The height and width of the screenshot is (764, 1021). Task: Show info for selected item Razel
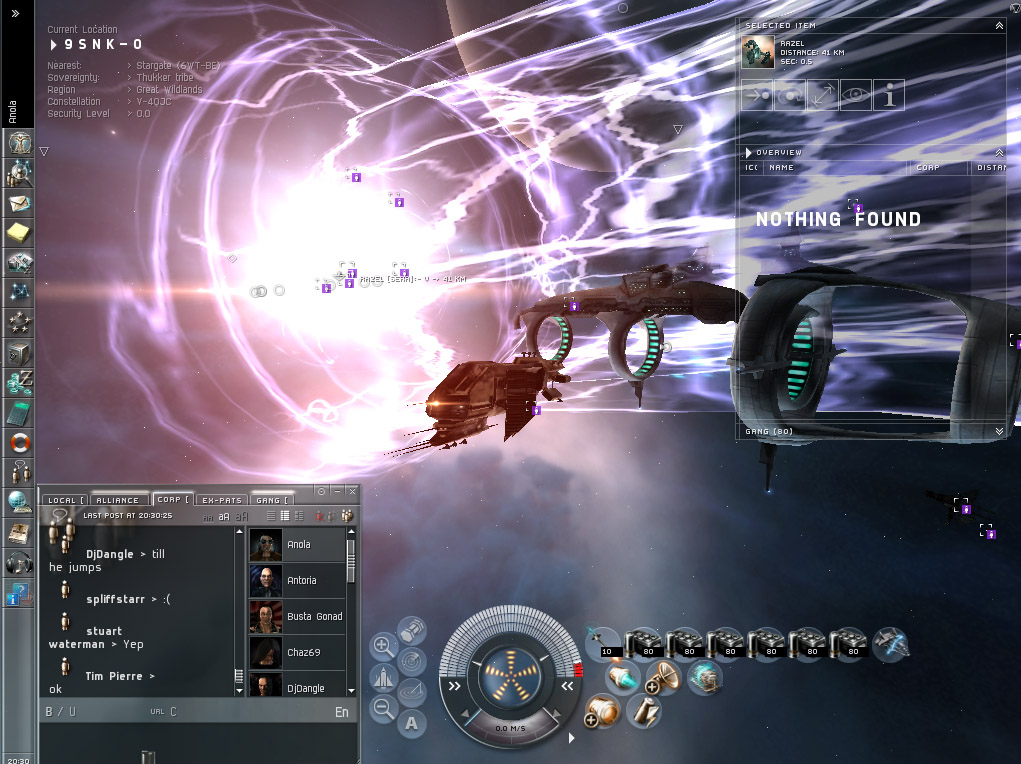click(888, 96)
